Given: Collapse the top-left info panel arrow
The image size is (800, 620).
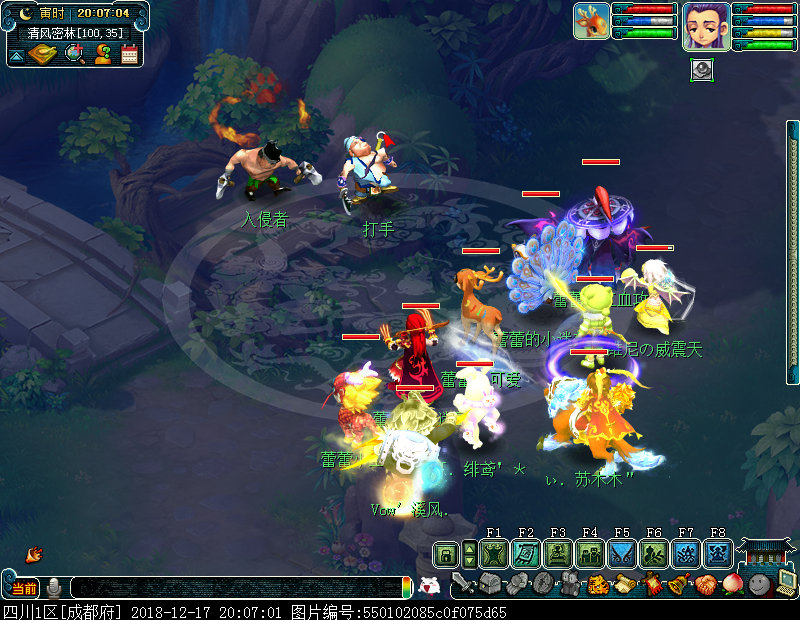Looking at the screenshot, I should (17, 56).
